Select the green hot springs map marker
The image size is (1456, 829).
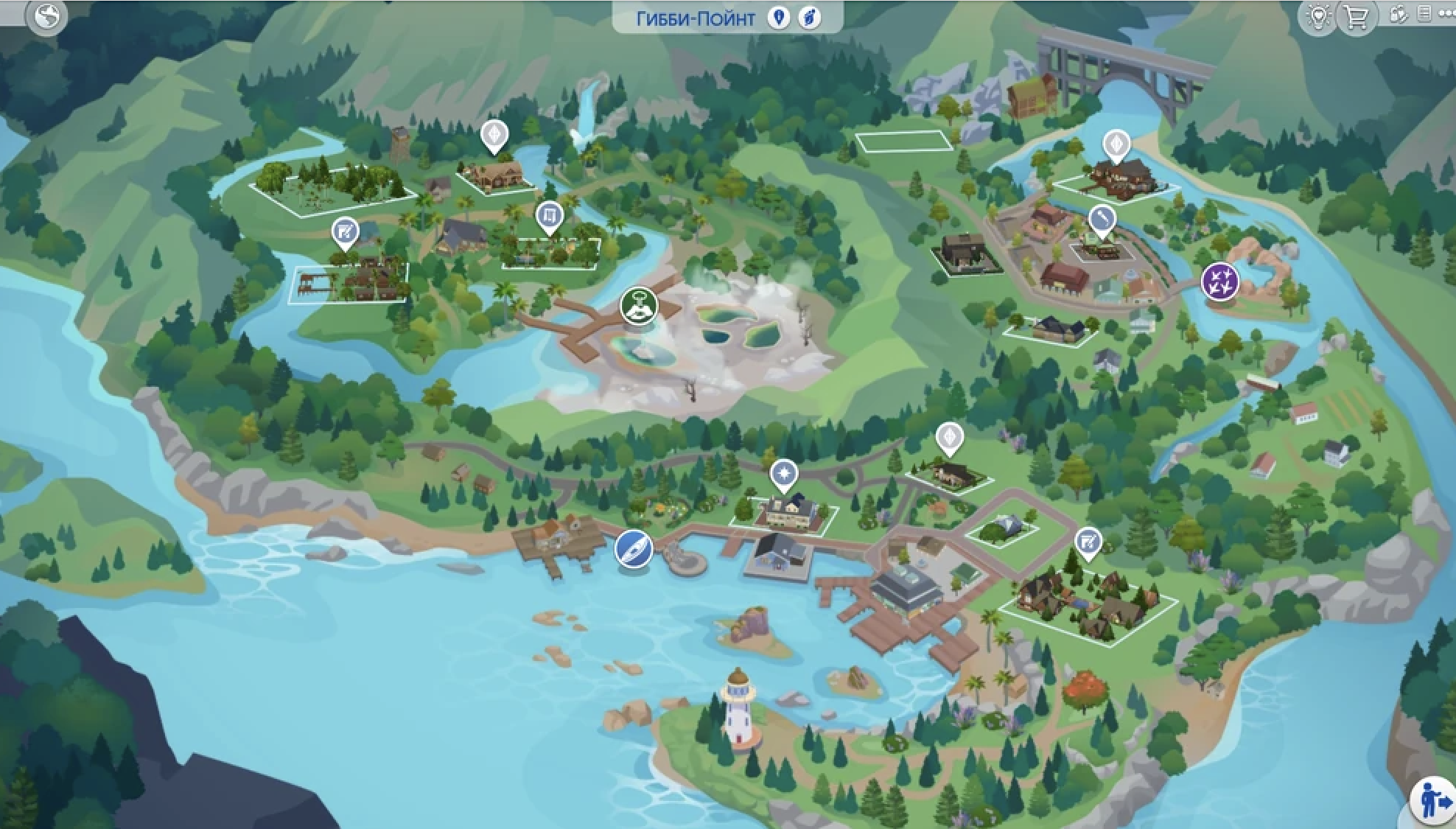click(x=639, y=306)
